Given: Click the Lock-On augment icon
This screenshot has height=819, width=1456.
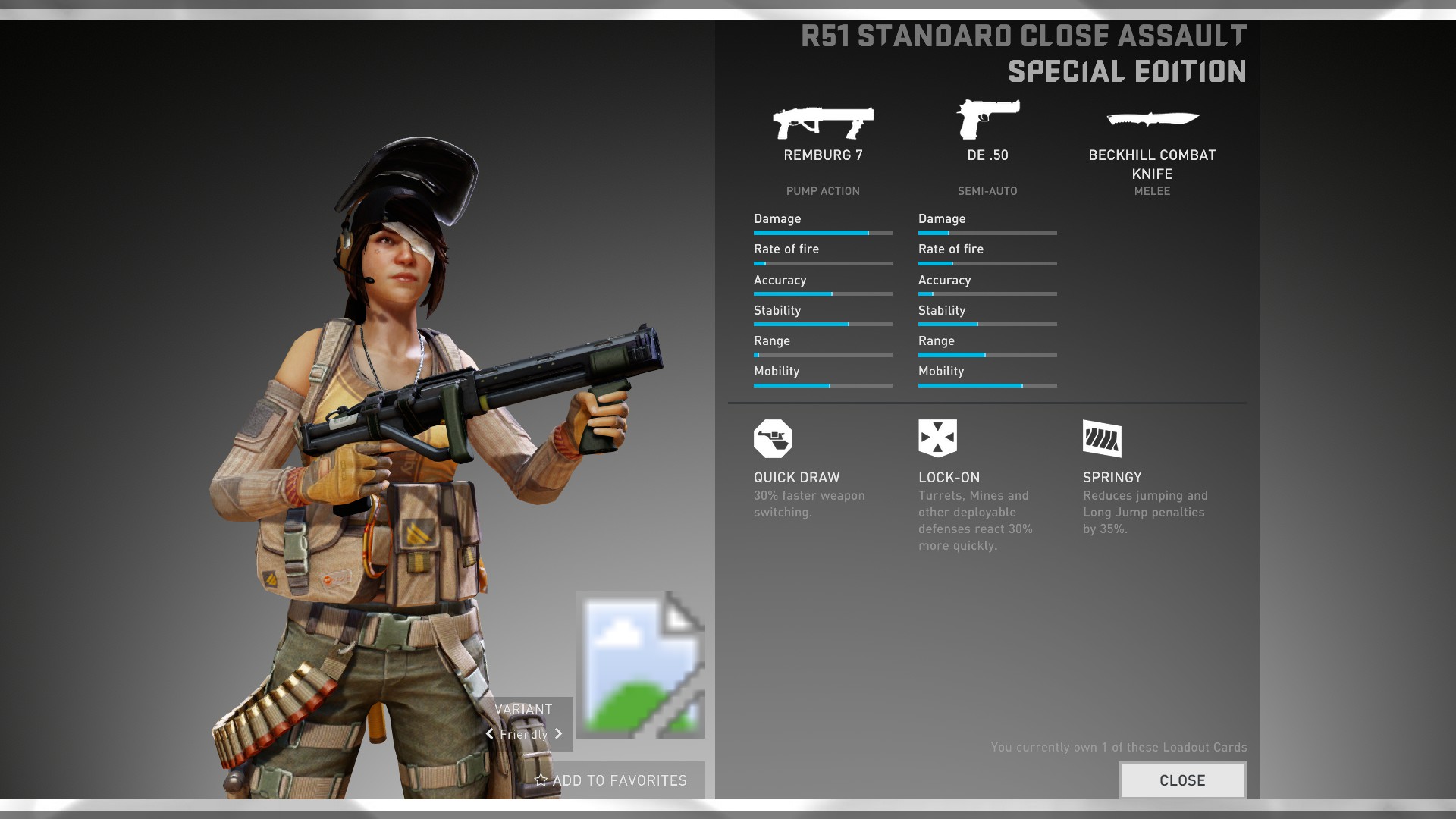Looking at the screenshot, I should 937,438.
